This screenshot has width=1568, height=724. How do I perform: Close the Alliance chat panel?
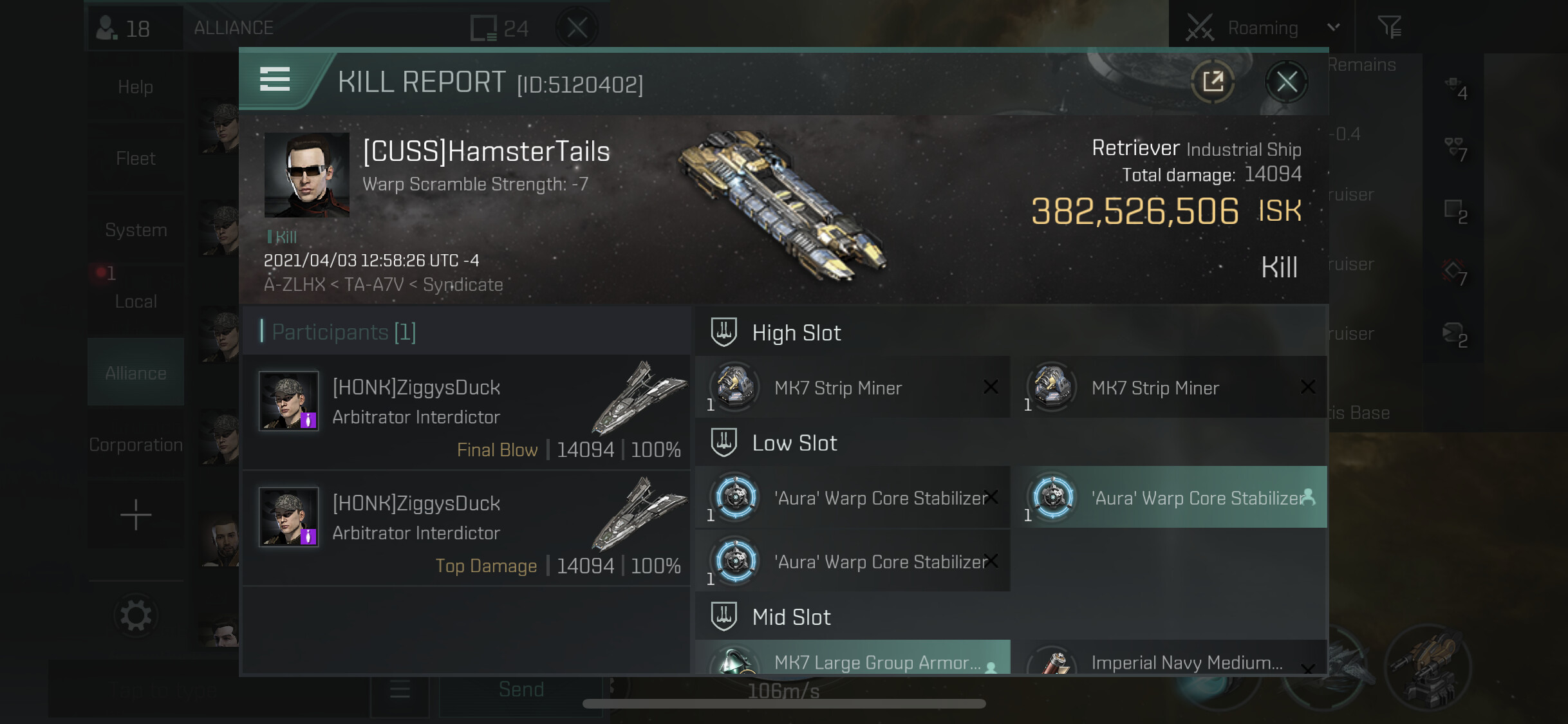pyautogui.click(x=577, y=28)
